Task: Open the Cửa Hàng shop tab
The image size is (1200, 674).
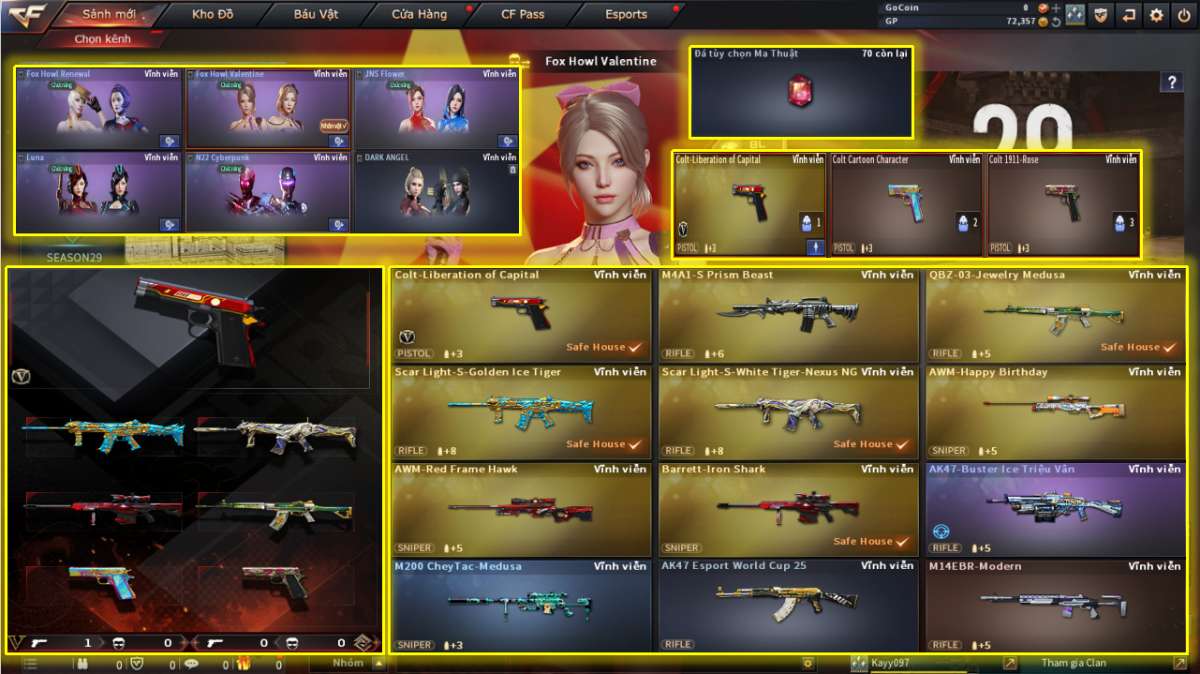Action: (x=418, y=14)
